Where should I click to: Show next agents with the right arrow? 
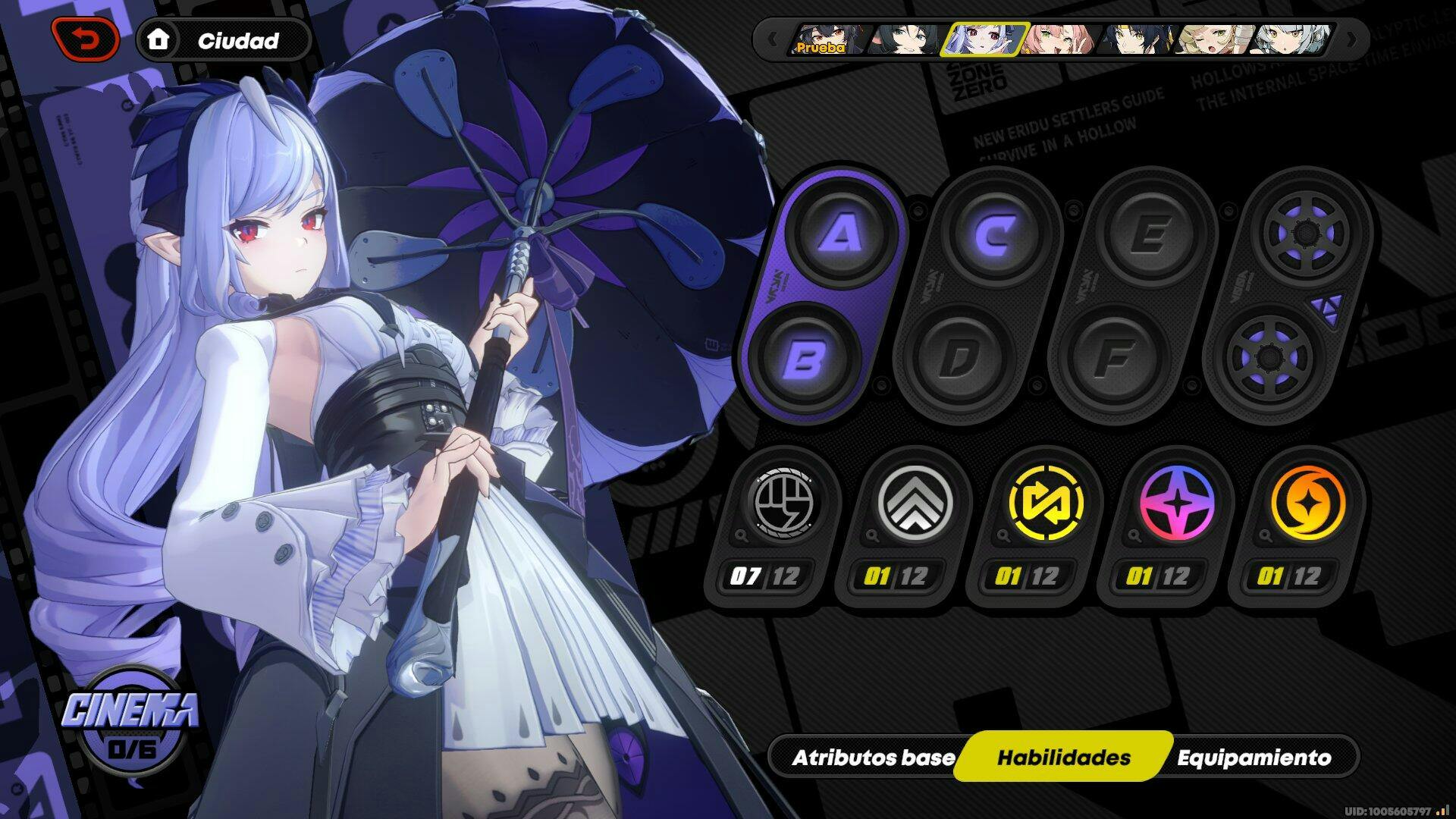(1351, 39)
